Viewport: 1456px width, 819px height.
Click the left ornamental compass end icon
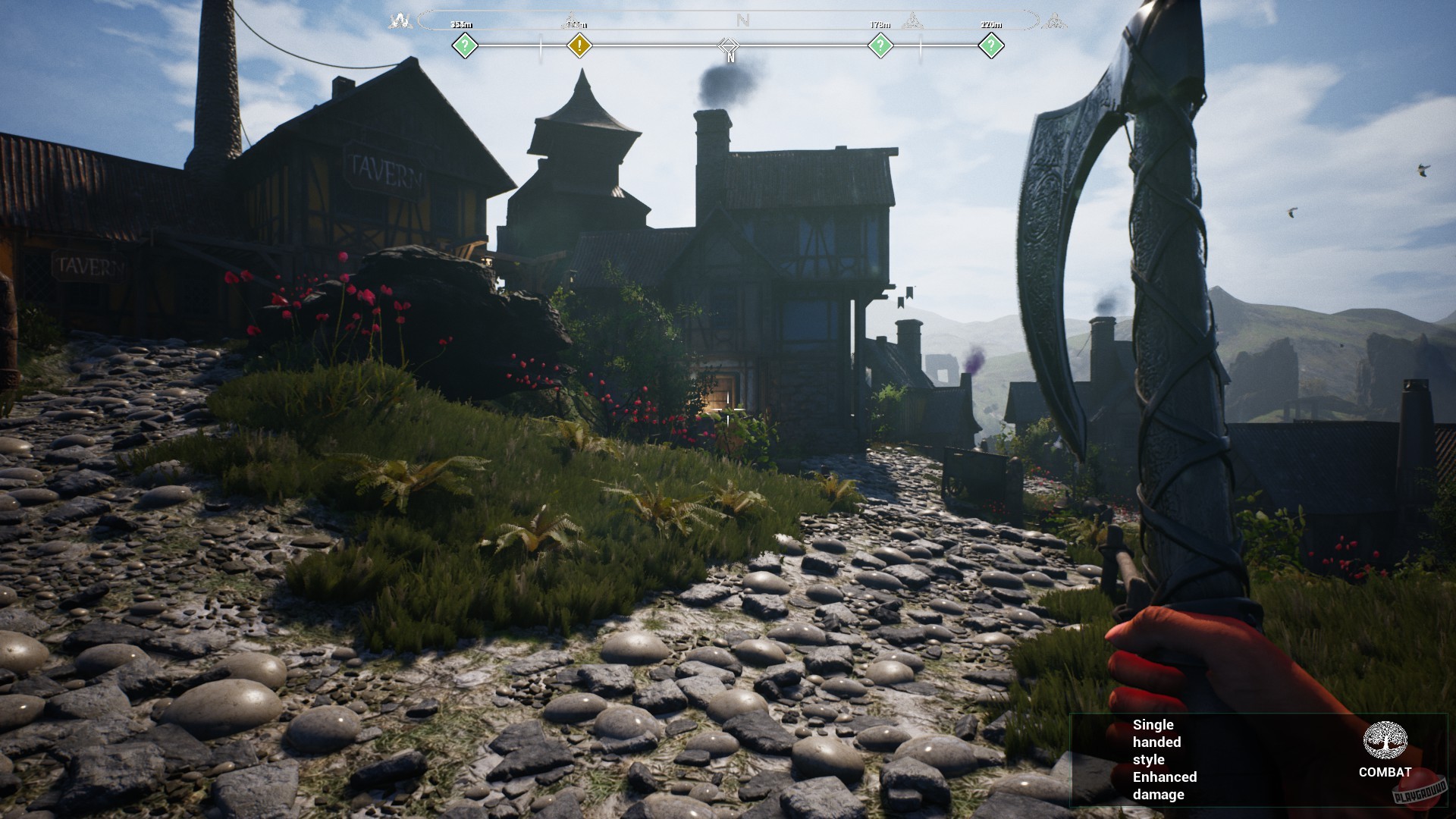tap(400, 19)
